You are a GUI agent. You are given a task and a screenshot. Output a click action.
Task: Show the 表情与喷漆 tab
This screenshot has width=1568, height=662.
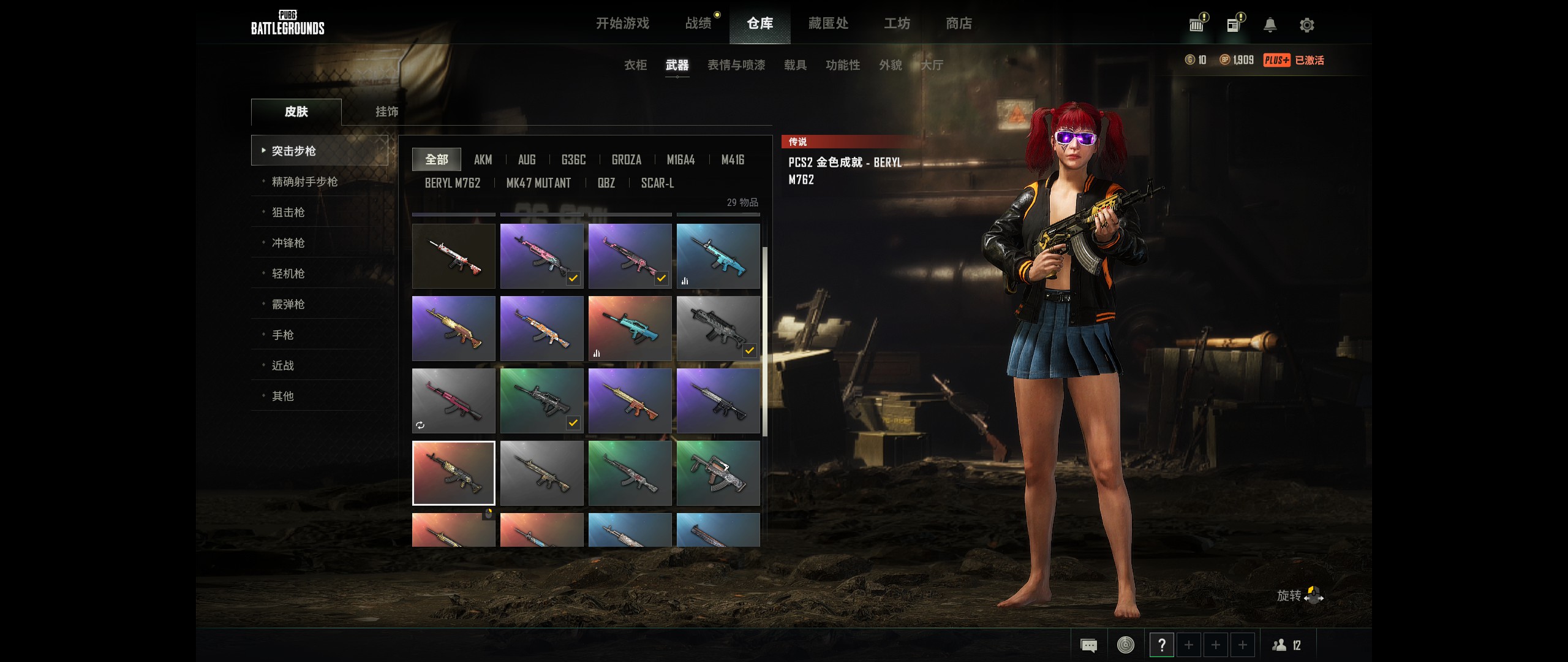tap(736, 65)
